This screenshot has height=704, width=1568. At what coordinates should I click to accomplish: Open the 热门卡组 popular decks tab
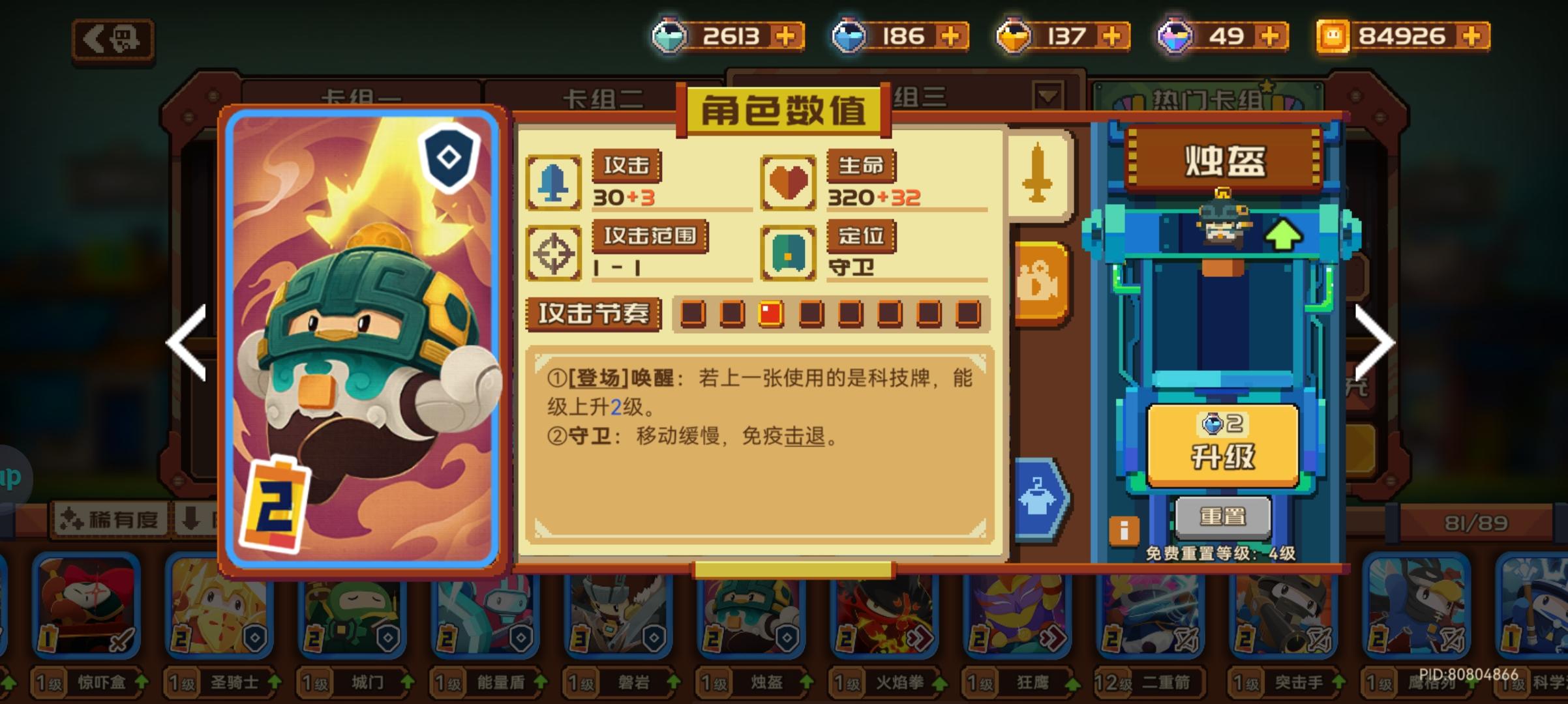click(x=1212, y=98)
